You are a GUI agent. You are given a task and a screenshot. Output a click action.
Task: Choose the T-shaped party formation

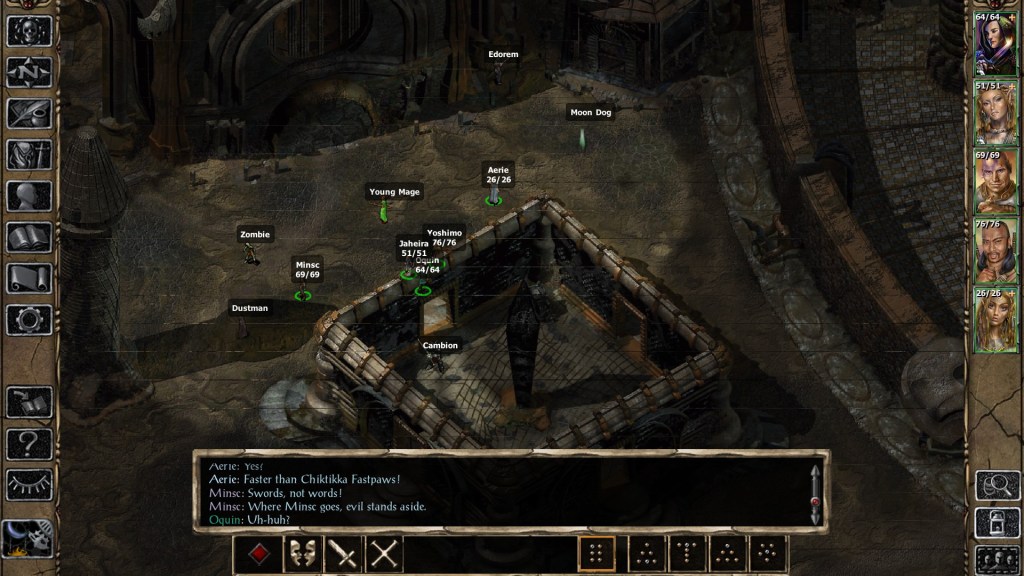click(x=686, y=555)
